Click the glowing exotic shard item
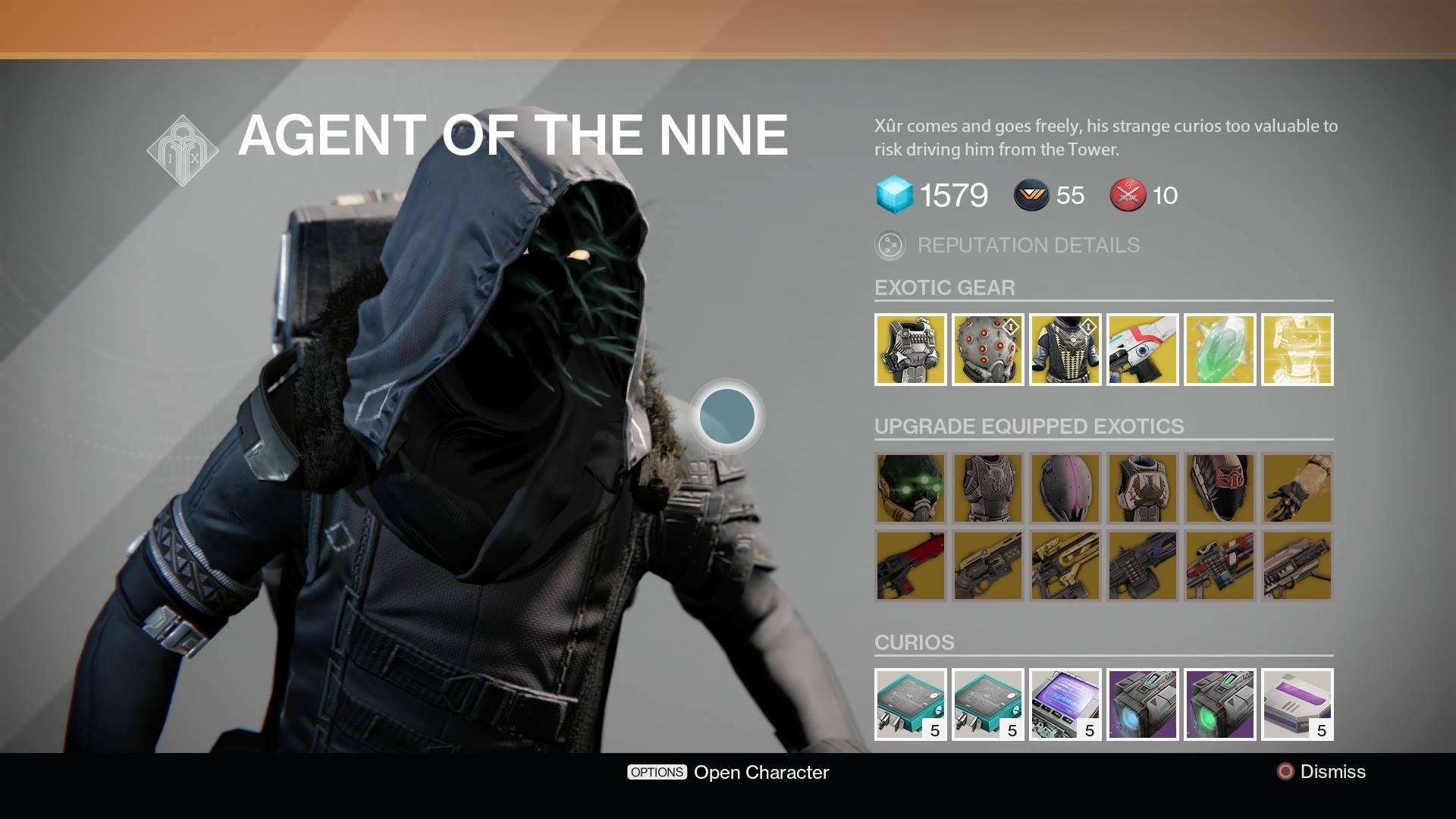The image size is (1456, 819). 1297,350
